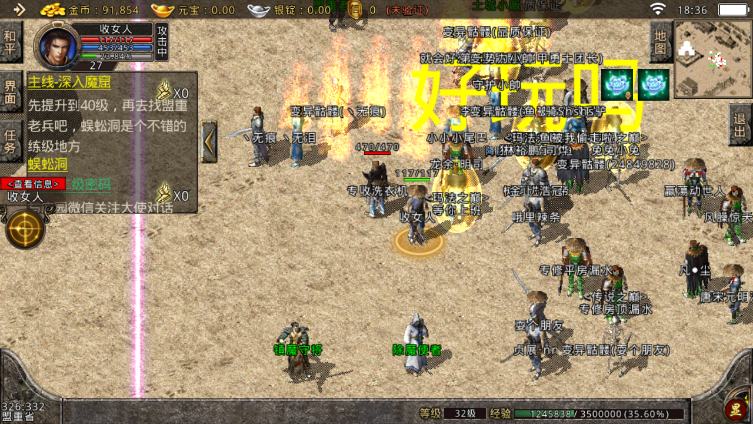Click the silver 银锭 ingot icon

(258, 9)
